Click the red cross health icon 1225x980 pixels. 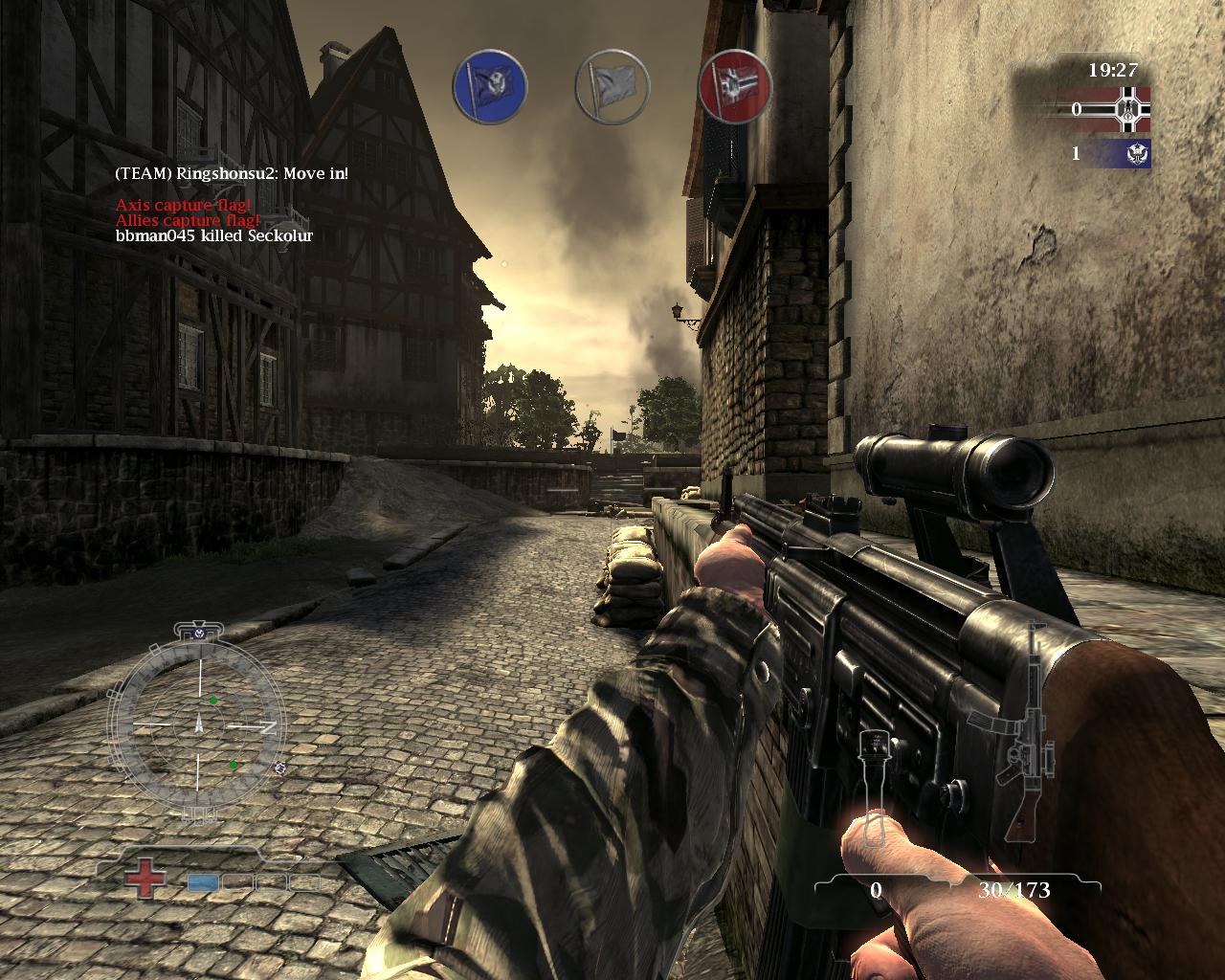pos(145,880)
